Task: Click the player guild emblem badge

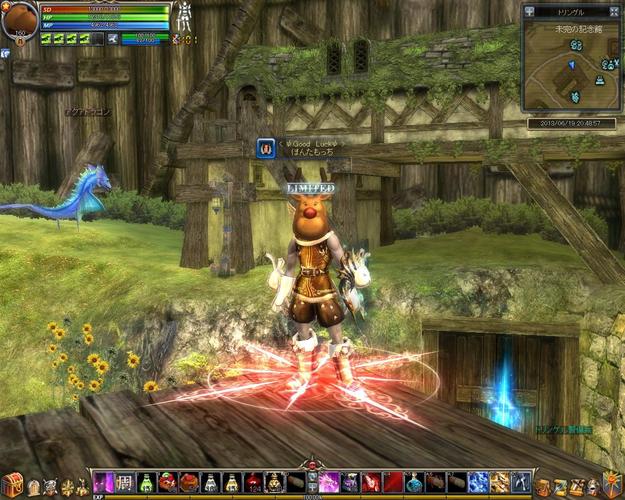Action: 266,149
